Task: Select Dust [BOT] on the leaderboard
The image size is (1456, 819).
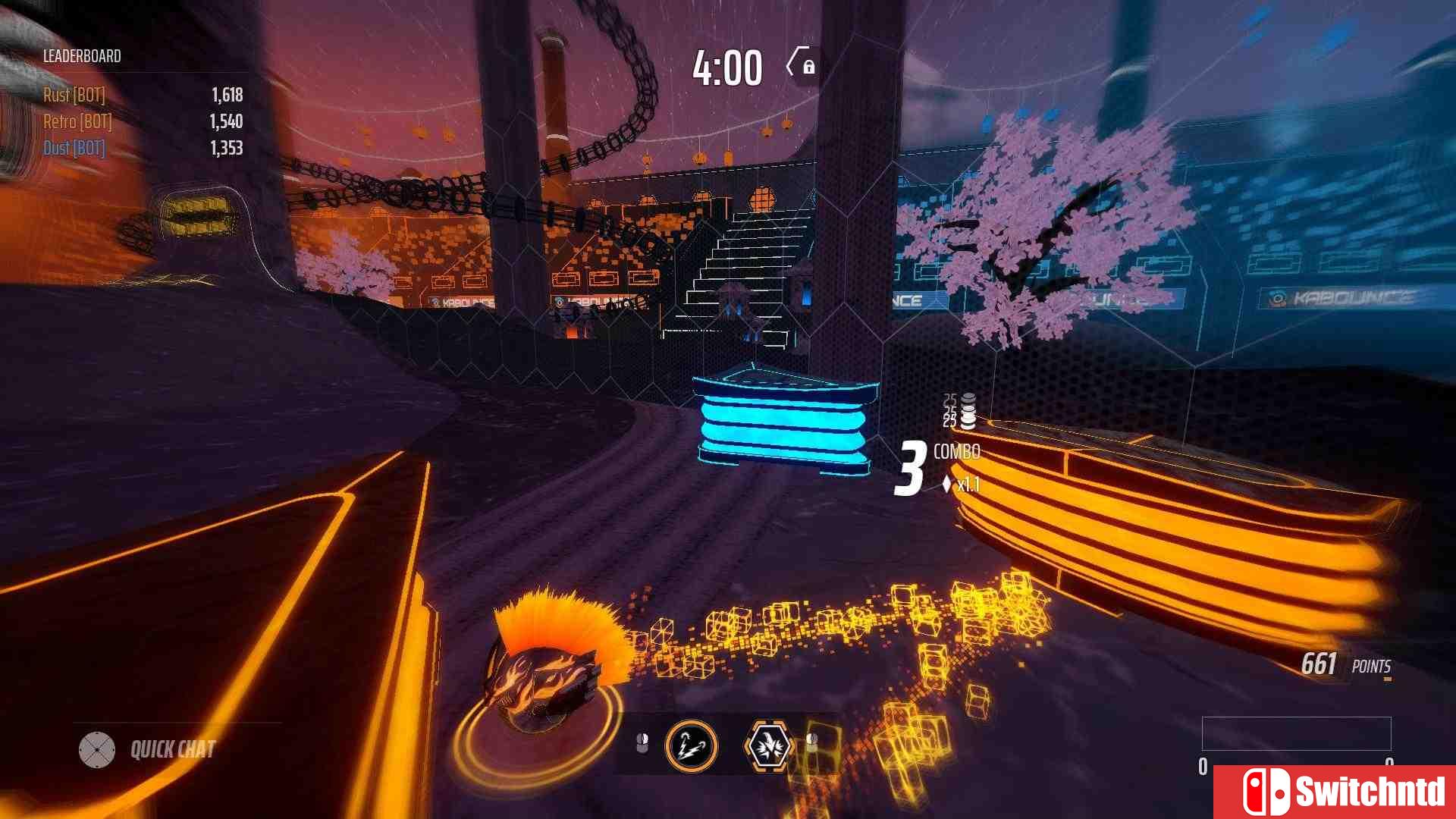Action: point(73,149)
